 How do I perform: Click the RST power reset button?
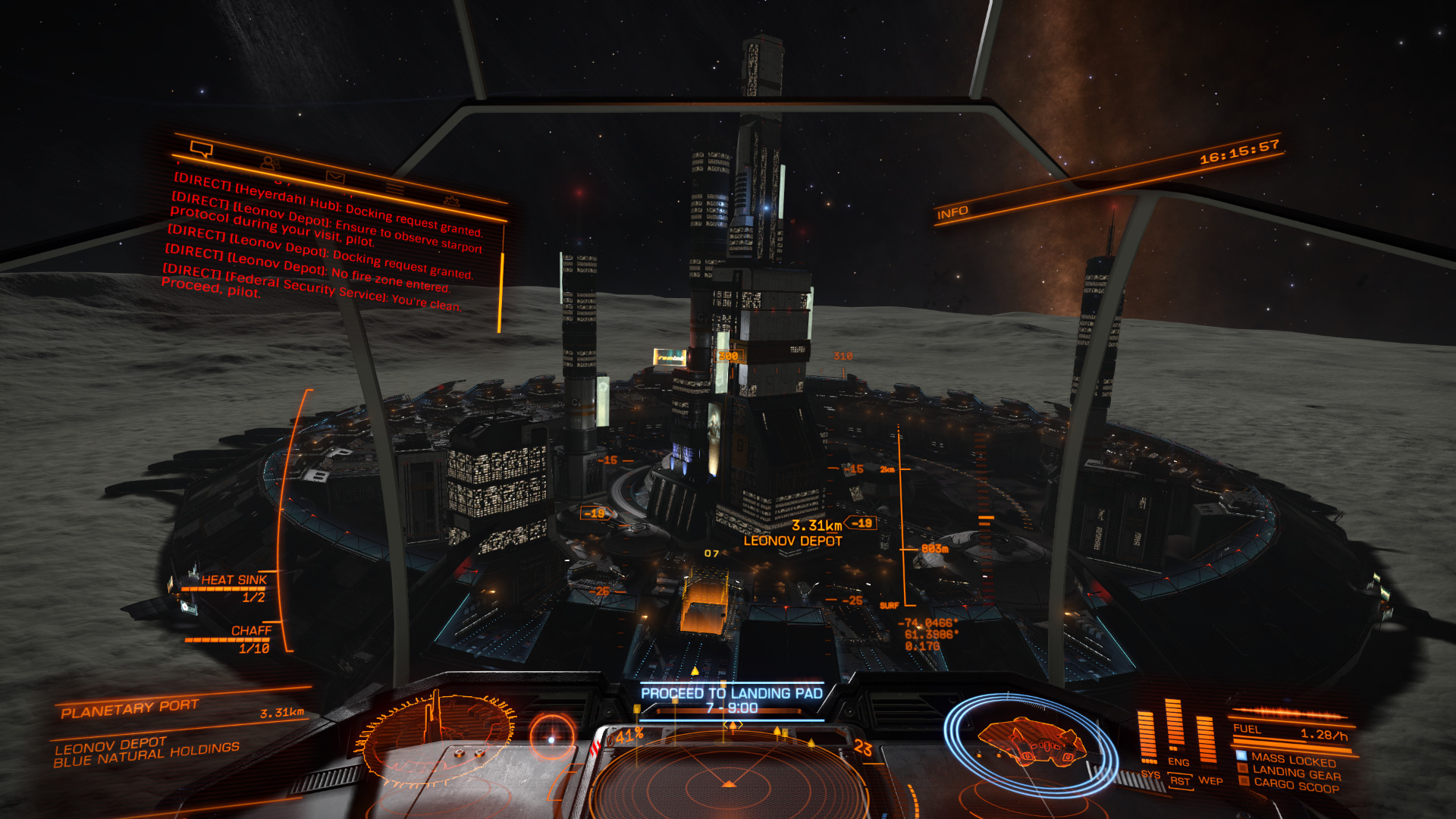point(1180,781)
